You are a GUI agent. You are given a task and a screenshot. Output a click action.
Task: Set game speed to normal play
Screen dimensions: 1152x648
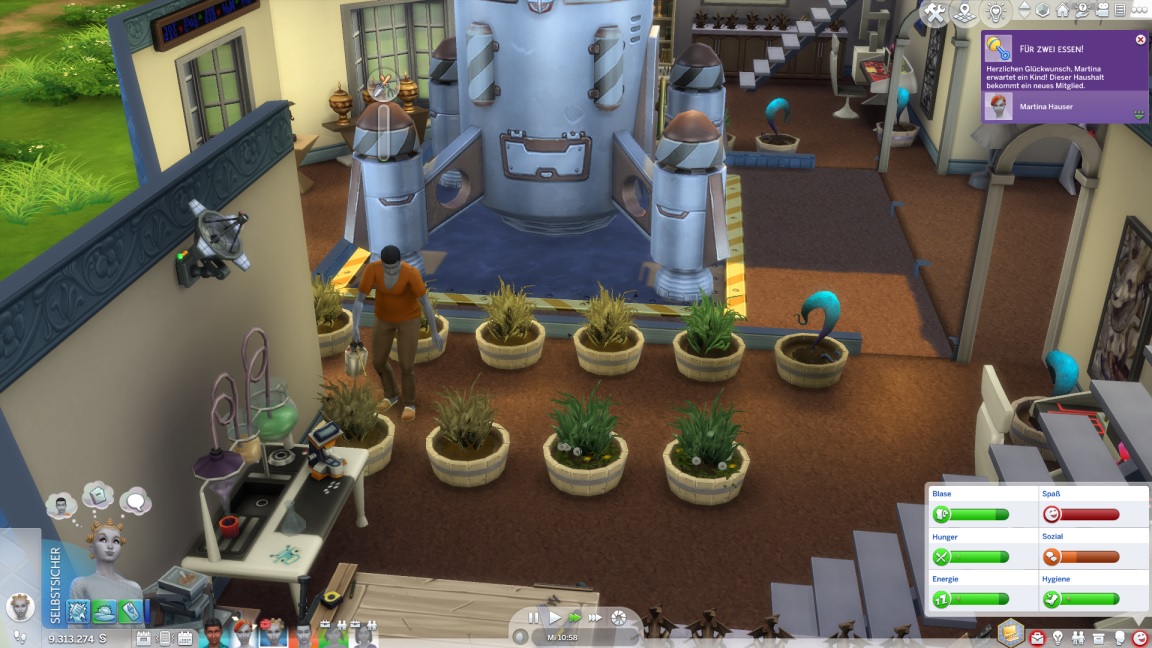tap(555, 618)
